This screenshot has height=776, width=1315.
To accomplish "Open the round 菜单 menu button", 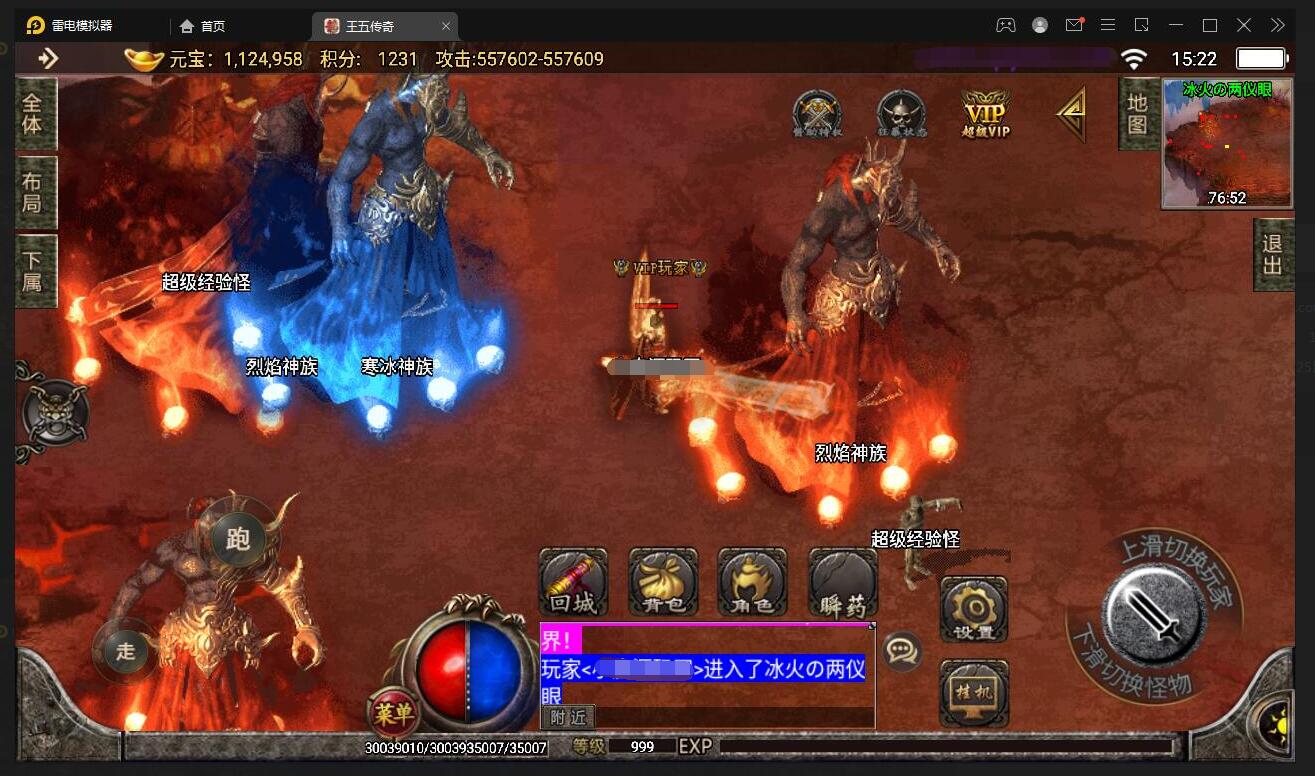I will click(x=394, y=714).
